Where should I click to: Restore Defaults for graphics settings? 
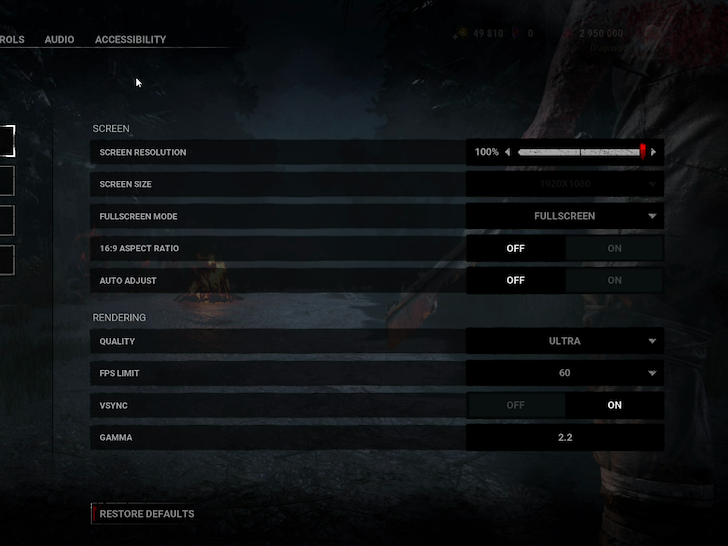tap(146, 514)
